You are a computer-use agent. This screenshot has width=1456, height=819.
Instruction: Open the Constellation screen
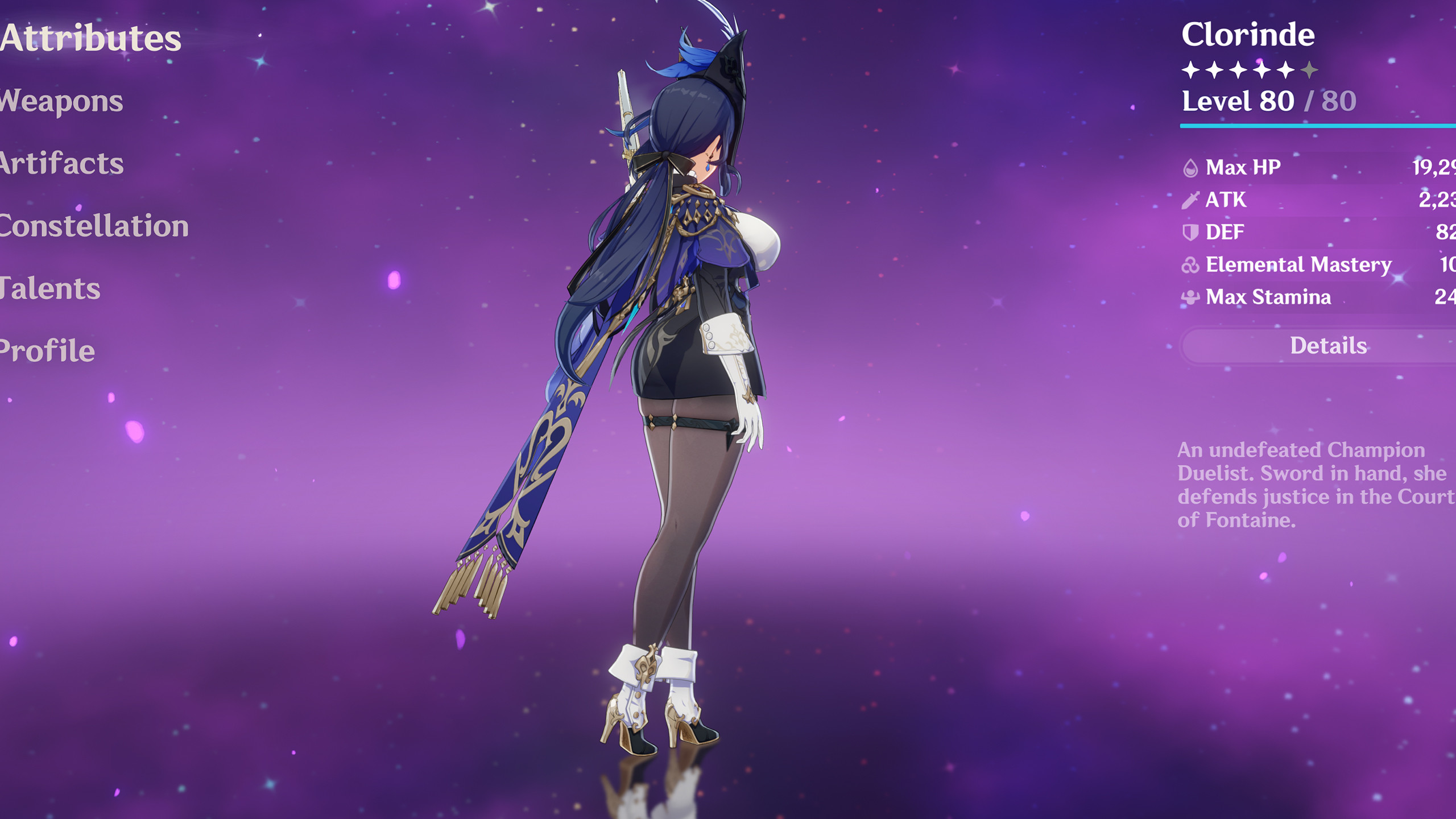coord(94,226)
